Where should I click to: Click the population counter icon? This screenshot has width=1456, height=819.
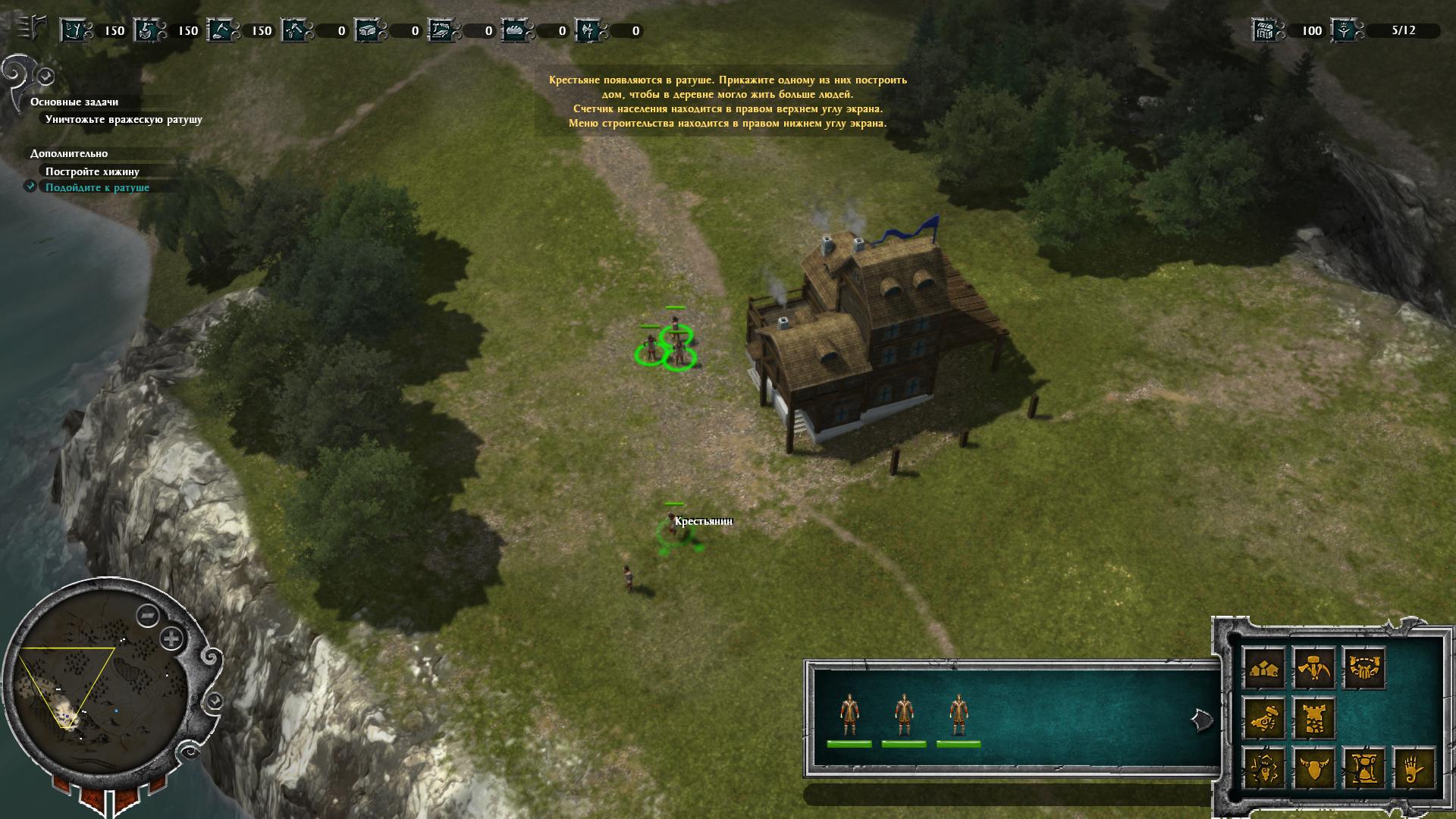coord(1344,30)
